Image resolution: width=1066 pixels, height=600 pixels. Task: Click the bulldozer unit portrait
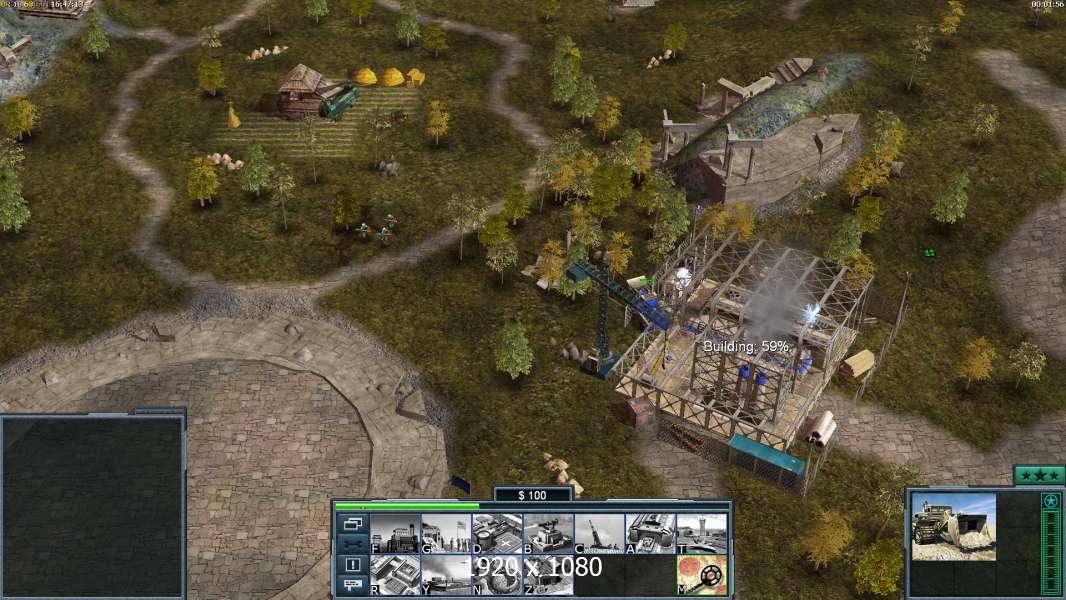pyautogui.click(x=953, y=526)
